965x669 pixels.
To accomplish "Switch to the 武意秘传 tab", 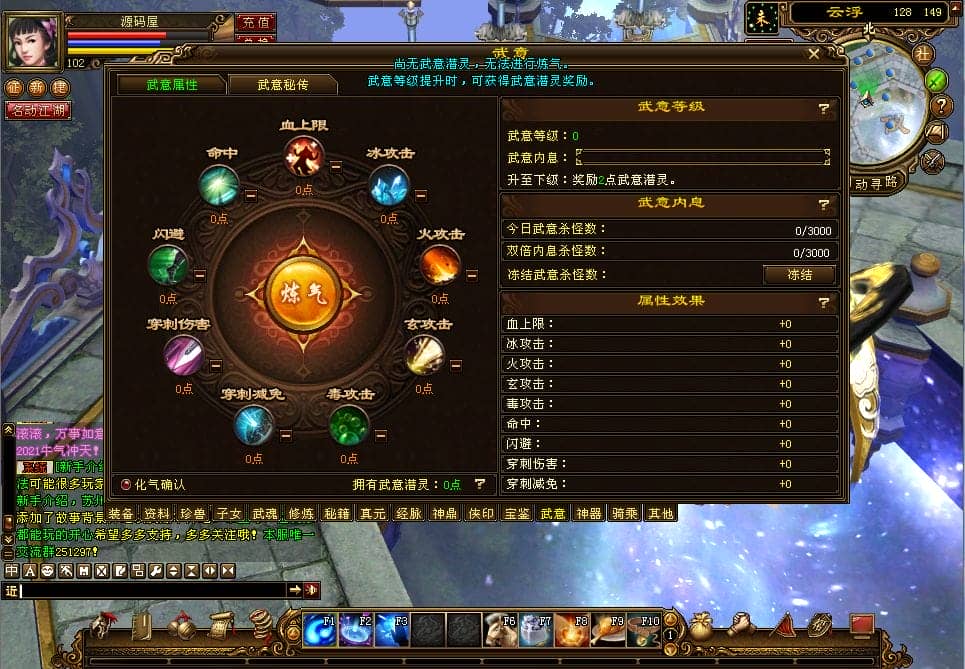I will coord(283,85).
